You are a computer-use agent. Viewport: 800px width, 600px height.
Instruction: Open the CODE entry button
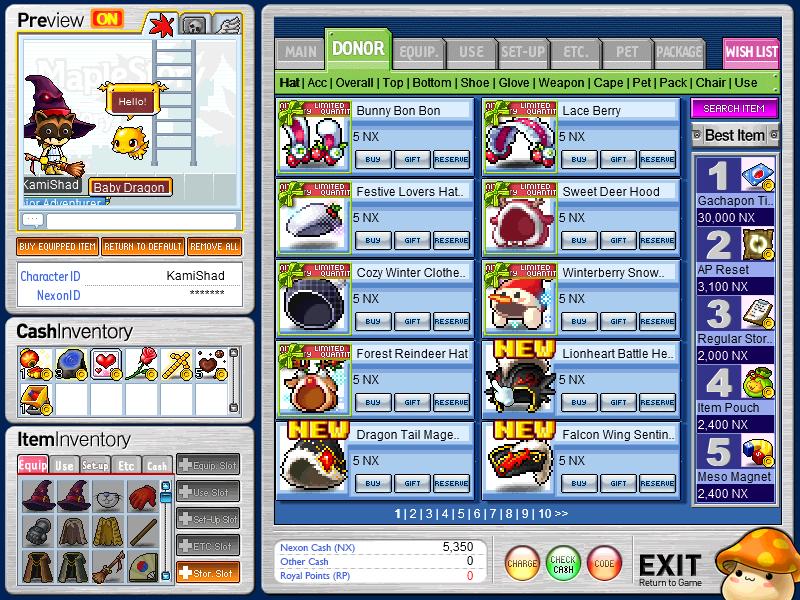click(x=603, y=564)
